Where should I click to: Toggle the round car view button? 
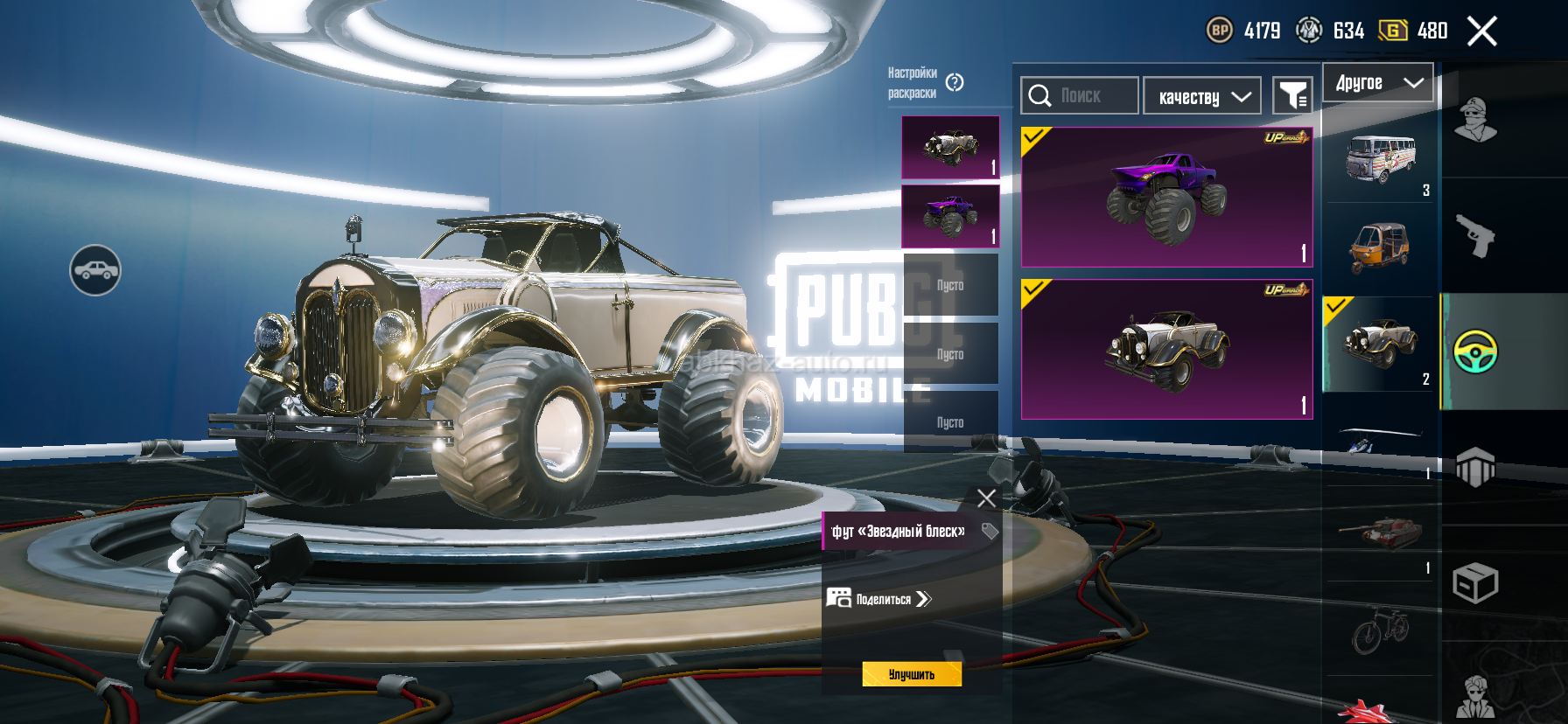(95, 270)
